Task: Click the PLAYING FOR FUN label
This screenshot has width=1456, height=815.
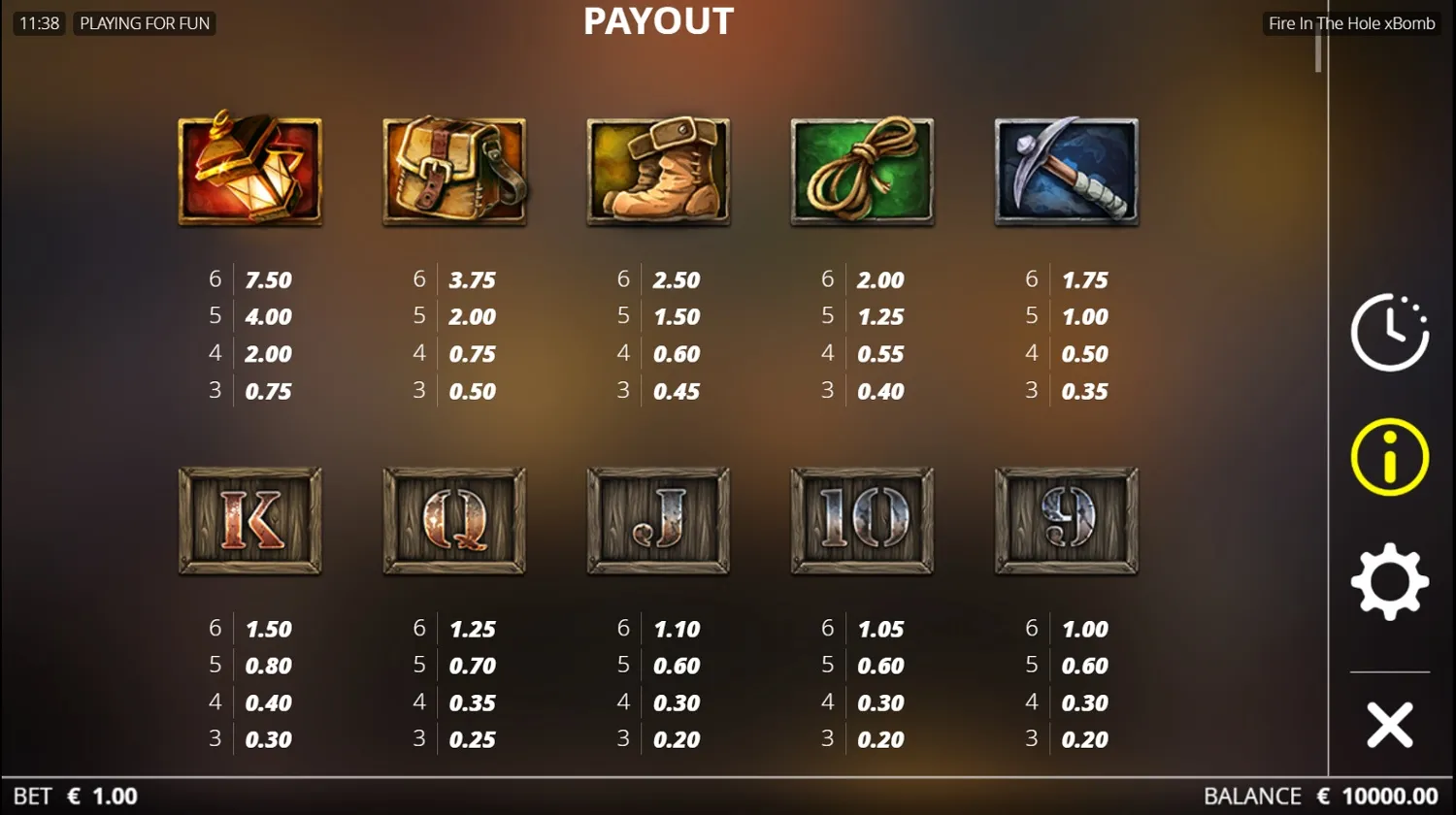Action: 144,23
